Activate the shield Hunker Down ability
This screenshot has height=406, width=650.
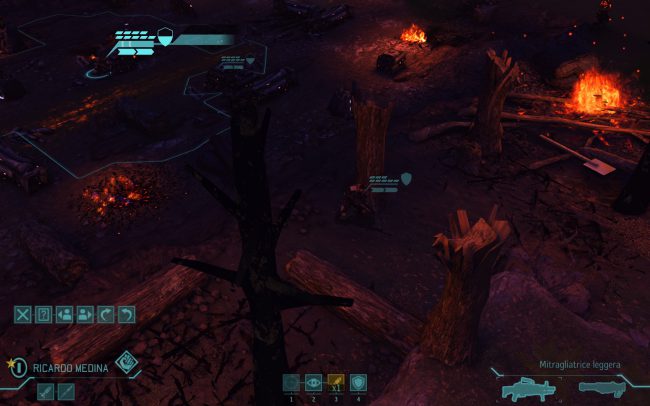tap(358, 382)
